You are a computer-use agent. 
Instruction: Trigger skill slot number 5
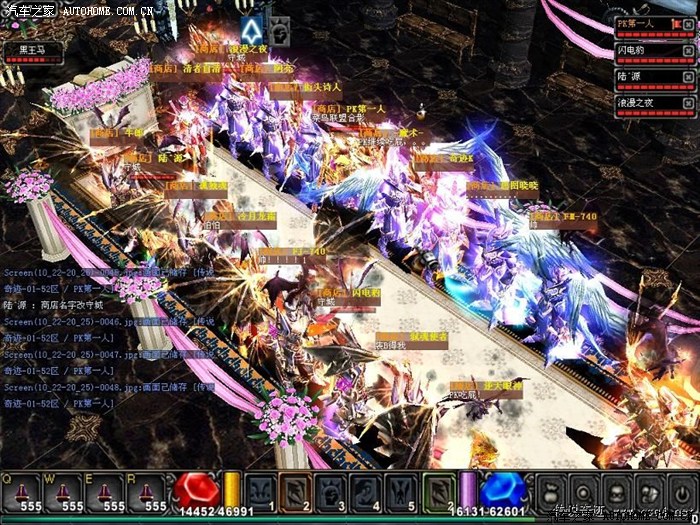tap(401, 492)
